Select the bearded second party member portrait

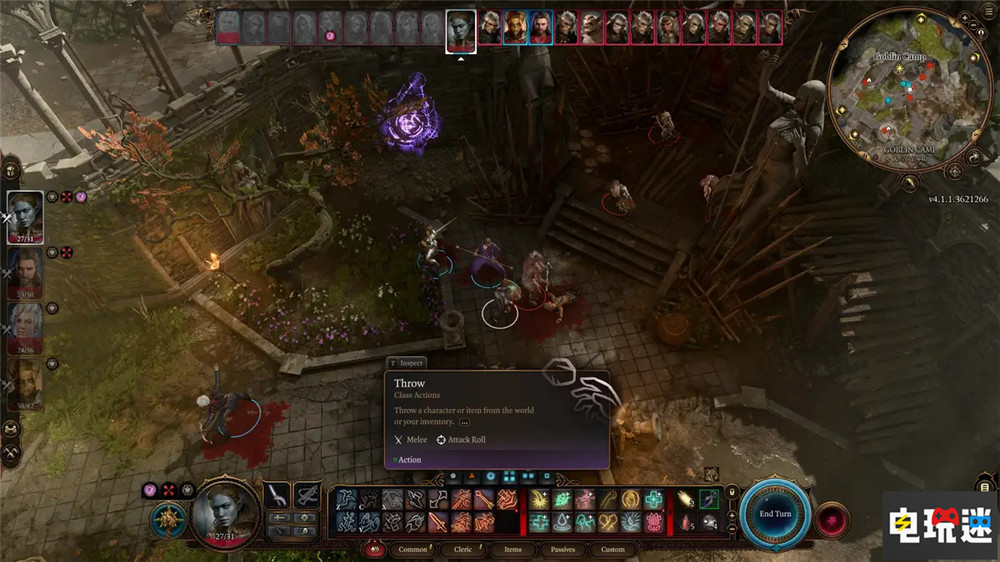click(x=25, y=272)
